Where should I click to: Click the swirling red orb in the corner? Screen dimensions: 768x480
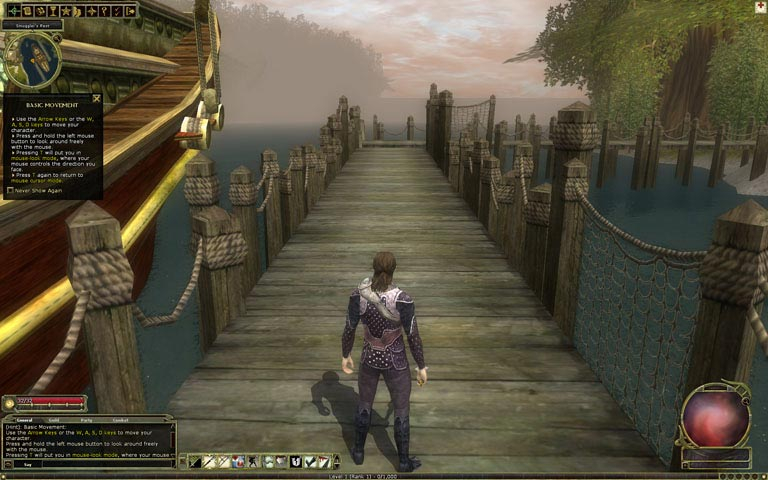click(715, 416)
